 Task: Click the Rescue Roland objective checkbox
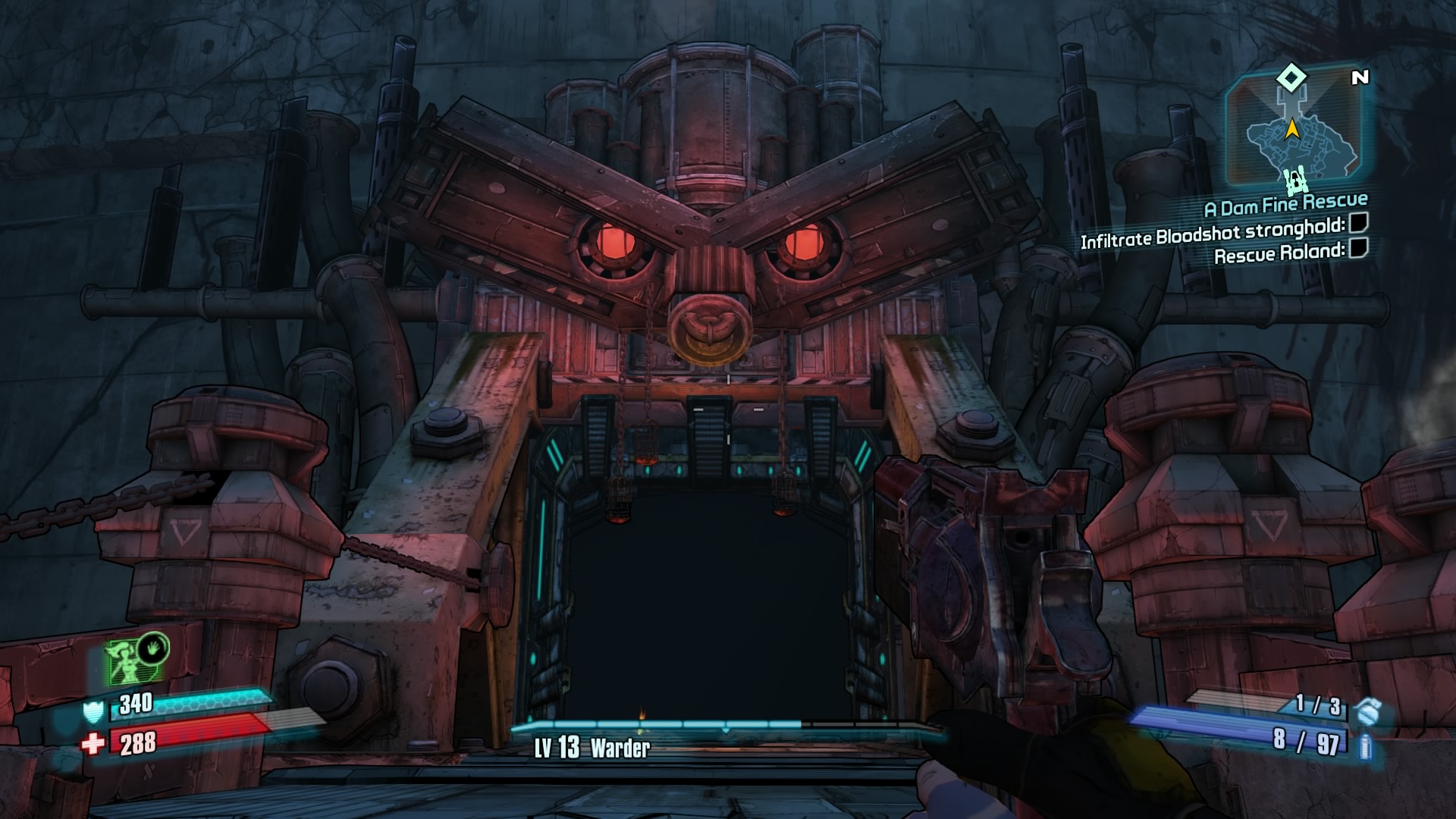[x=1358, y=248]
